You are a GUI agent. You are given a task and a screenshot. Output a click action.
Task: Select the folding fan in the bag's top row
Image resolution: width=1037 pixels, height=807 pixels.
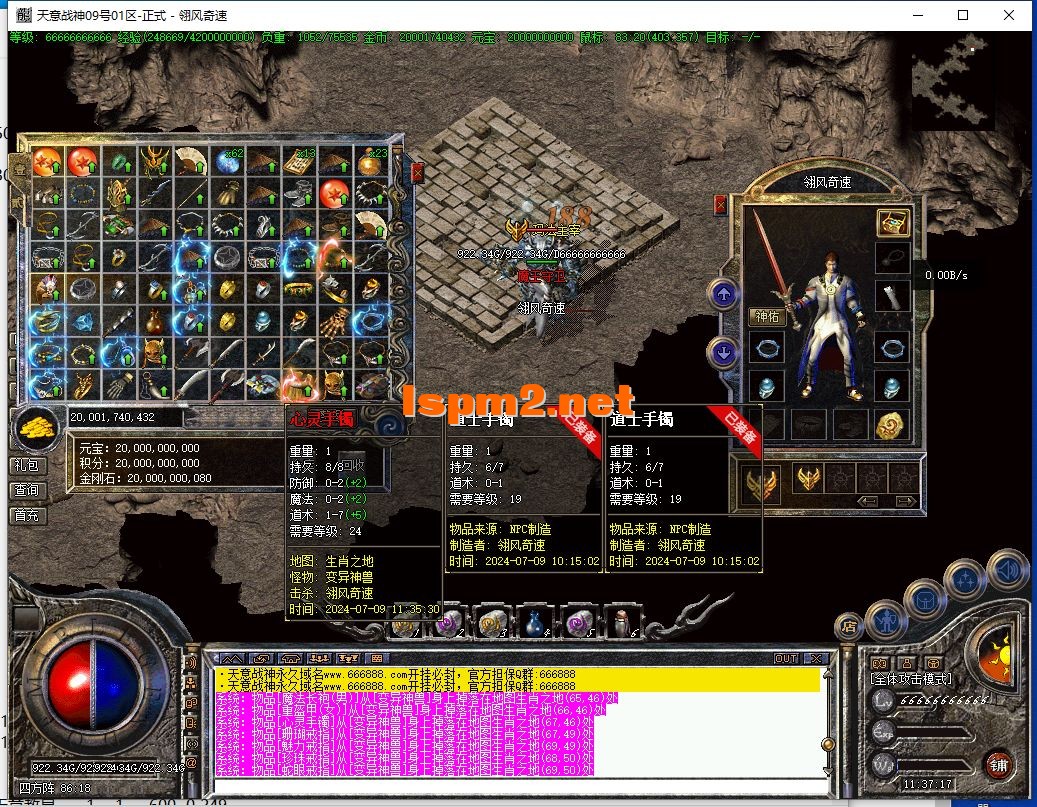point(191,161)
